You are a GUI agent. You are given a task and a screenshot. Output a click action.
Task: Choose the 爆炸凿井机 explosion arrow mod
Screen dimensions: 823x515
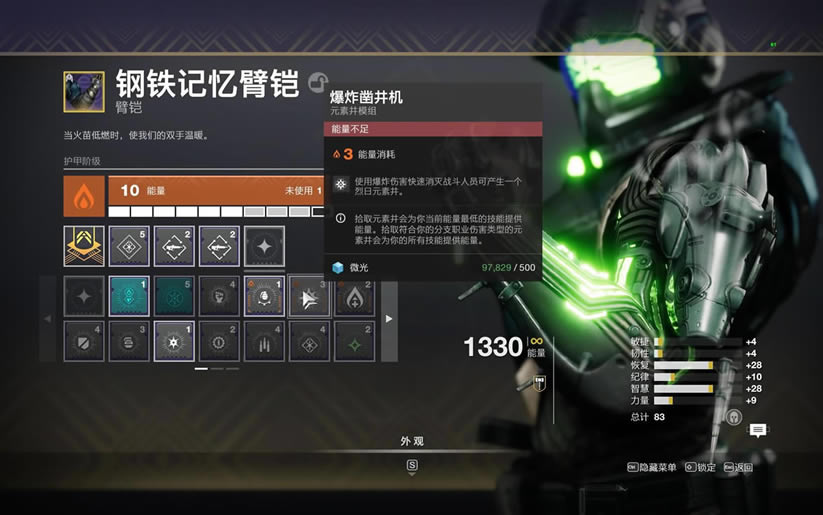[309, 297]
